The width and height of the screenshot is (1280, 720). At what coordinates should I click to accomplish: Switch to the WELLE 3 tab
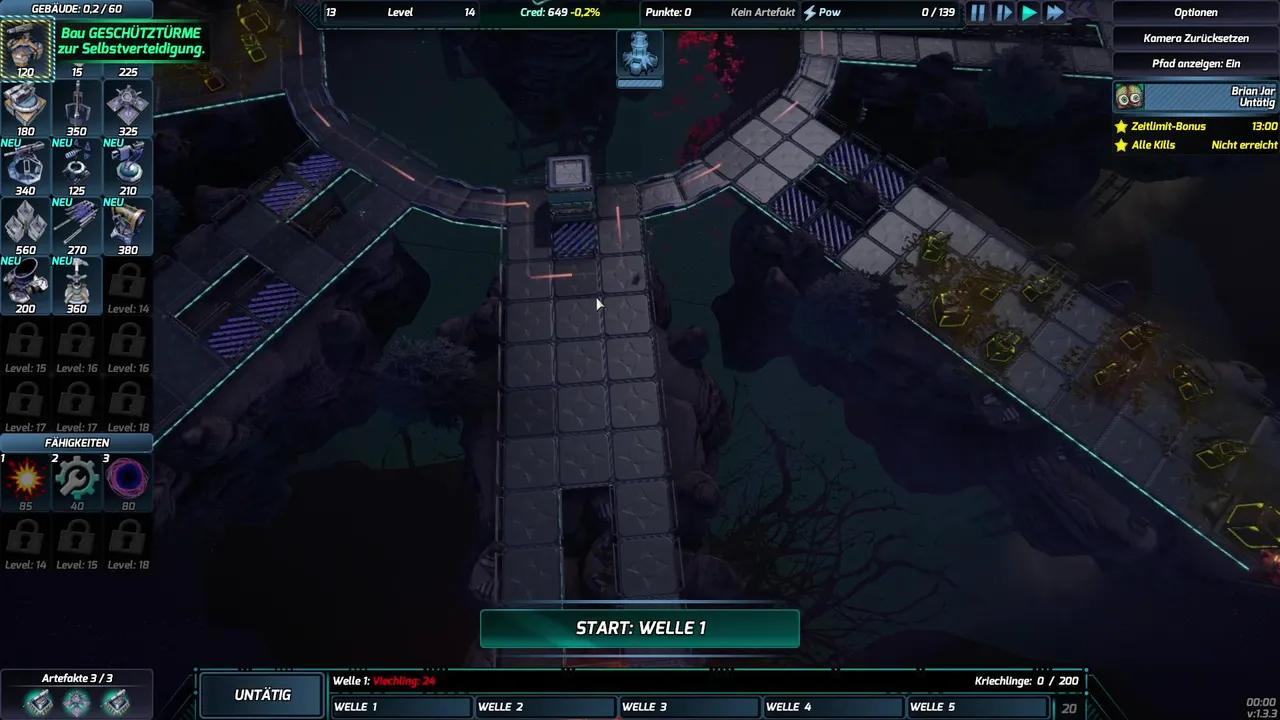coord(688,707)
